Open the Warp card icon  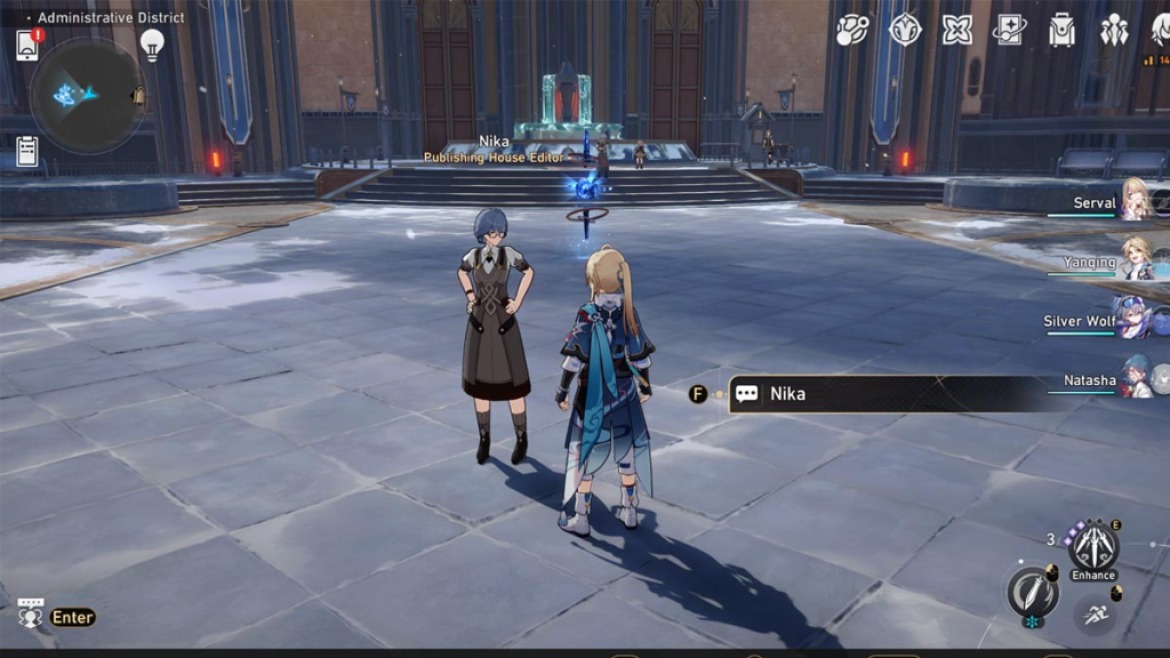tap(1009, 30)
